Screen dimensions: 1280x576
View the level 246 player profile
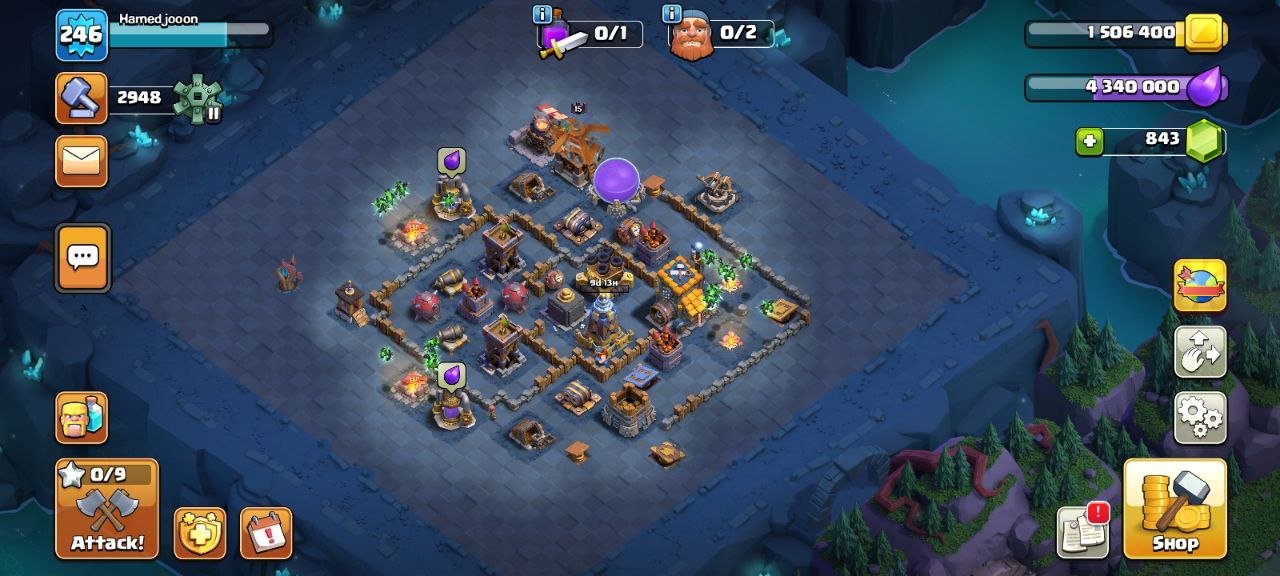82,35
